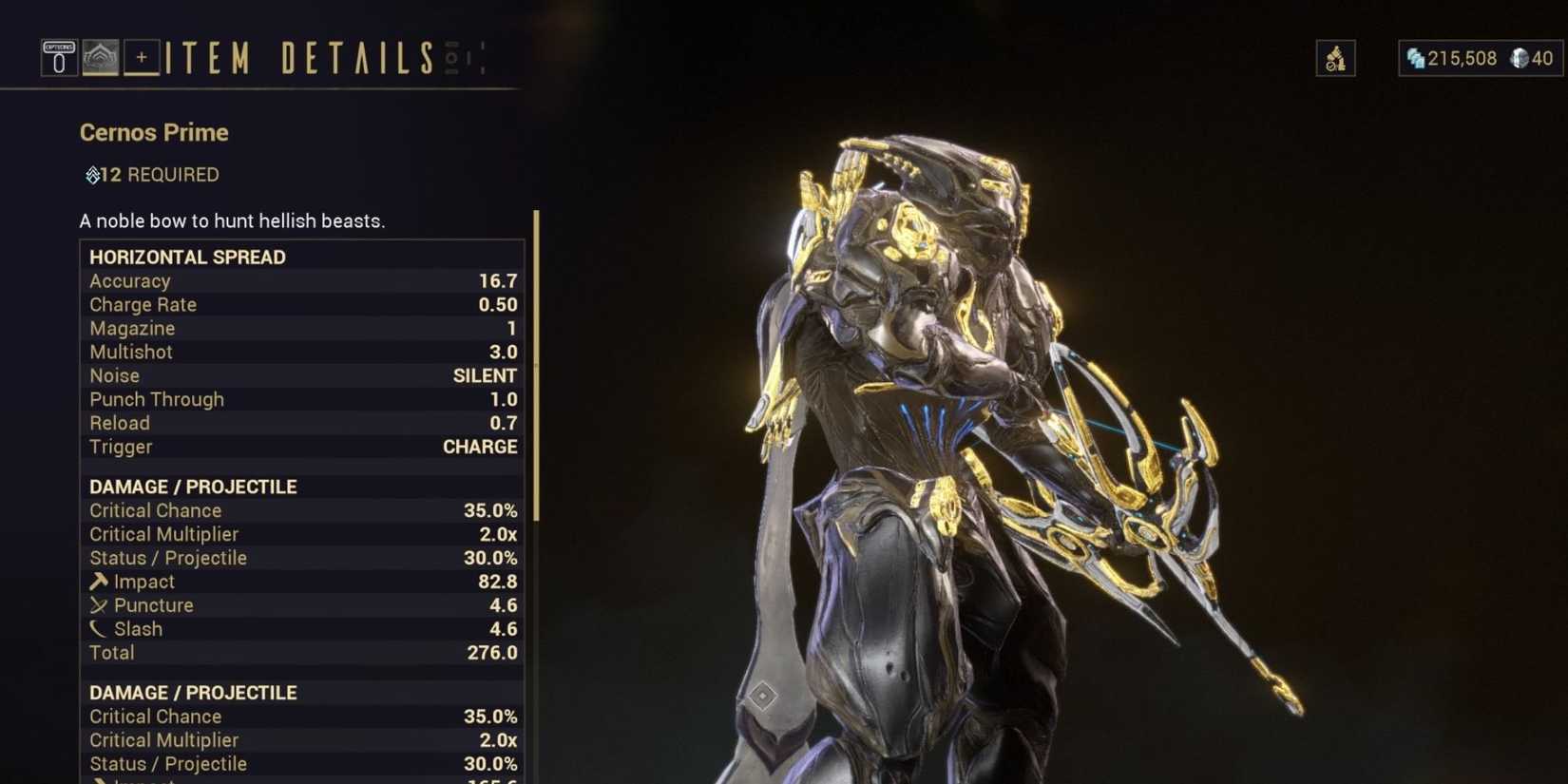Click the Options controller icon
Viewport: 1568px width, 784px height.
pos(58,59)
